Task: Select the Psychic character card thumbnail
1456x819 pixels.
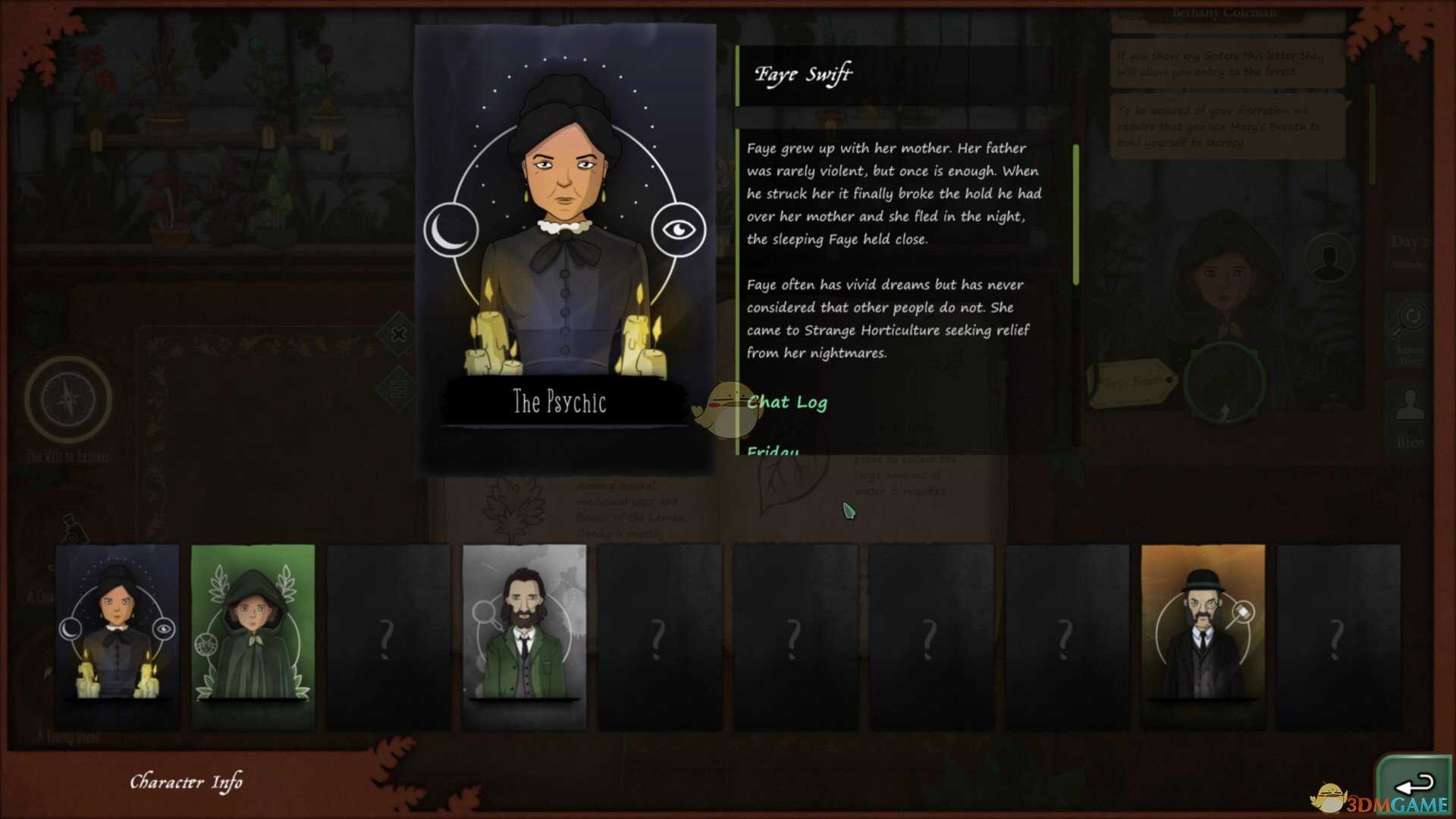Action: click(x=117, y=635)
